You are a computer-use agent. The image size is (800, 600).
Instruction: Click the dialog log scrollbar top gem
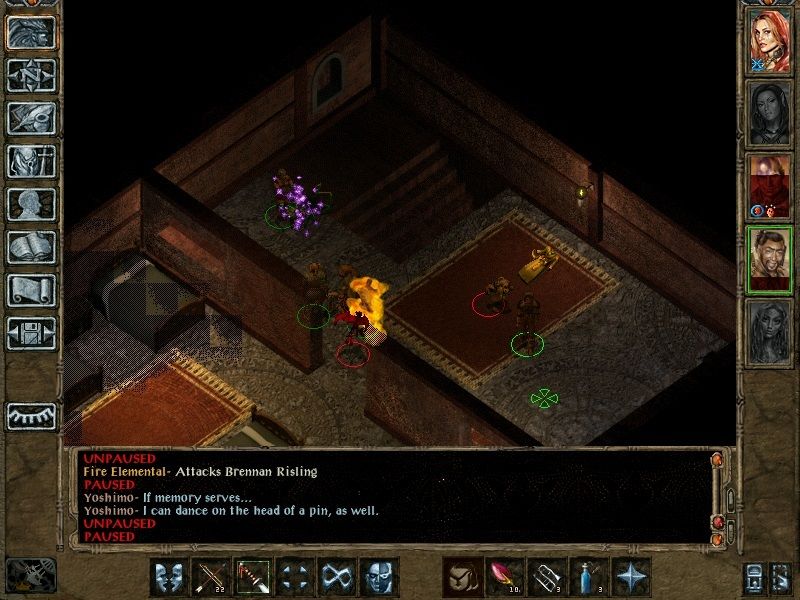pyautogui.click(x=716, y=460)
